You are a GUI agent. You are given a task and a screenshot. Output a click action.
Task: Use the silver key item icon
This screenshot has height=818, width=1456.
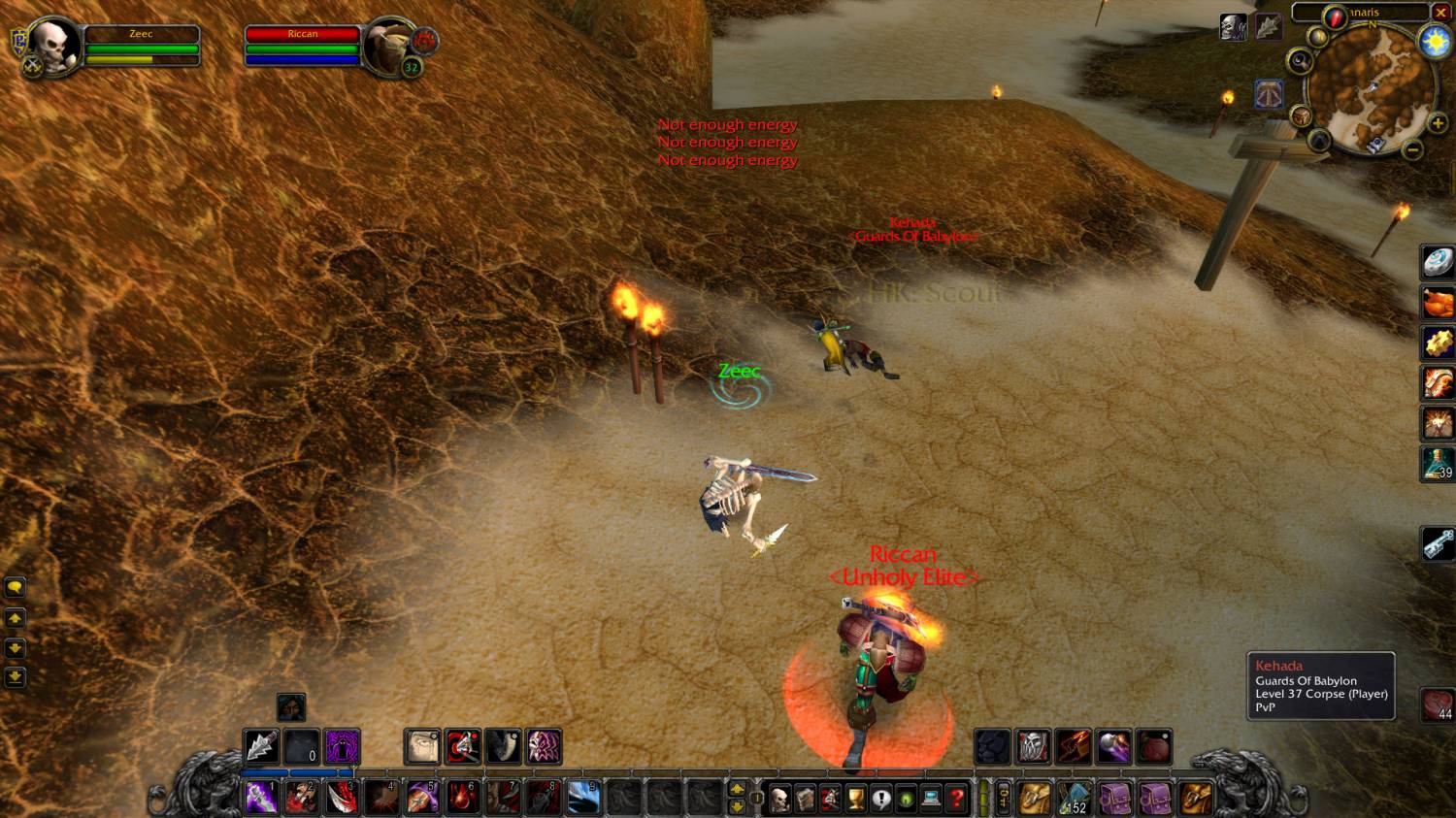coord(1438,544)
